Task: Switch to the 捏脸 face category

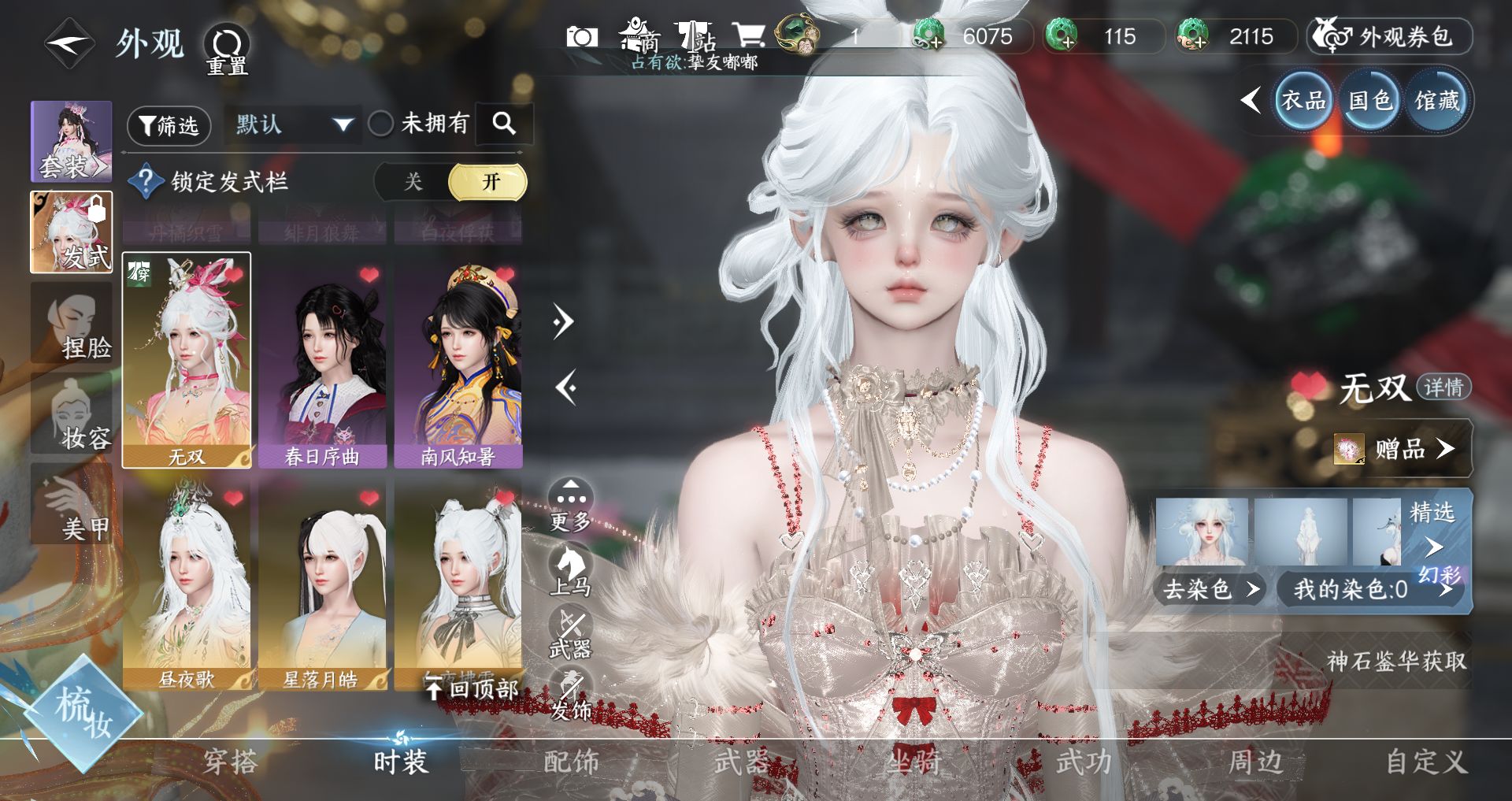Action: 71,323
